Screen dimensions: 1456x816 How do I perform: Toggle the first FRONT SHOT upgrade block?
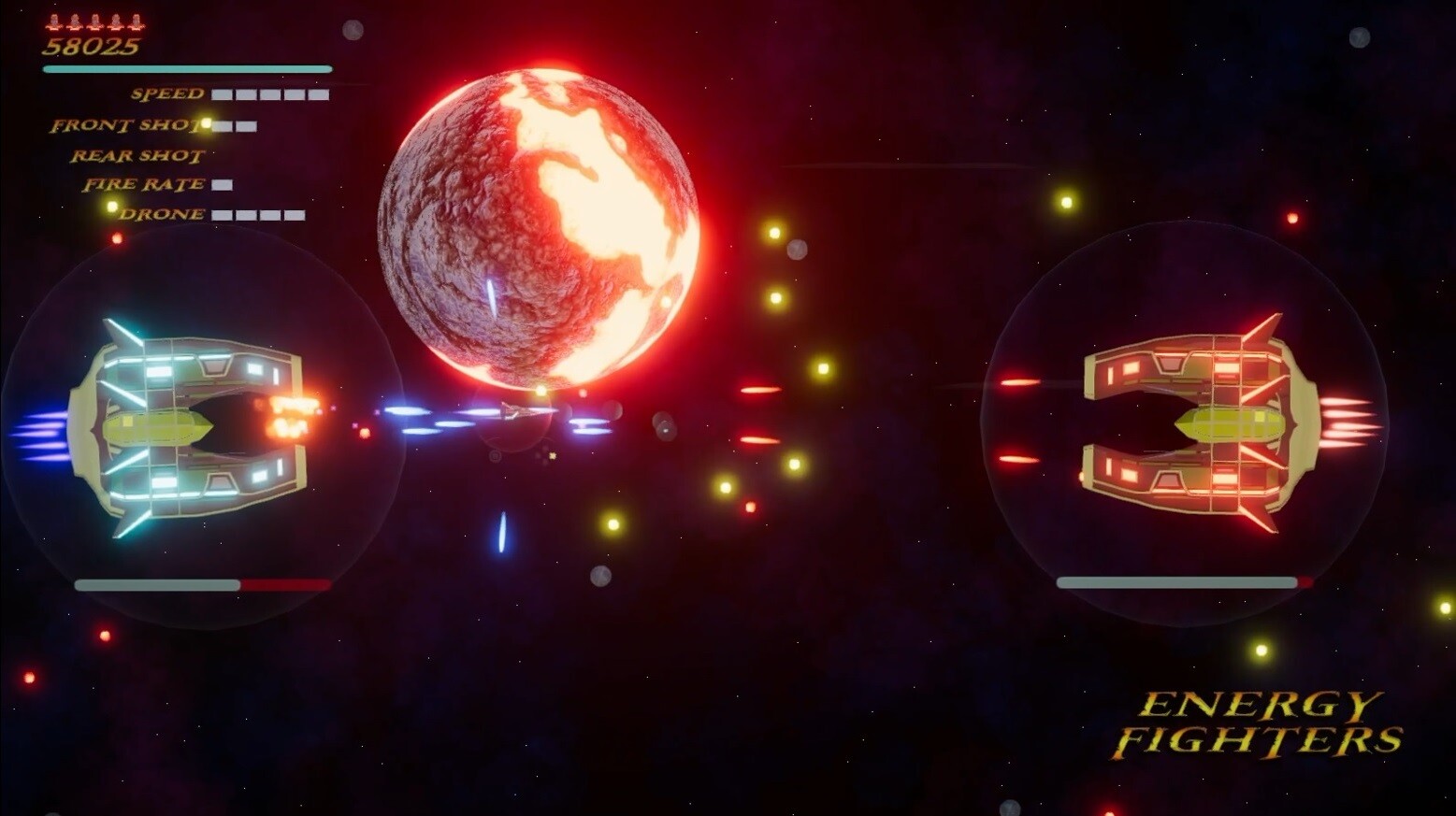pos(223,124)
